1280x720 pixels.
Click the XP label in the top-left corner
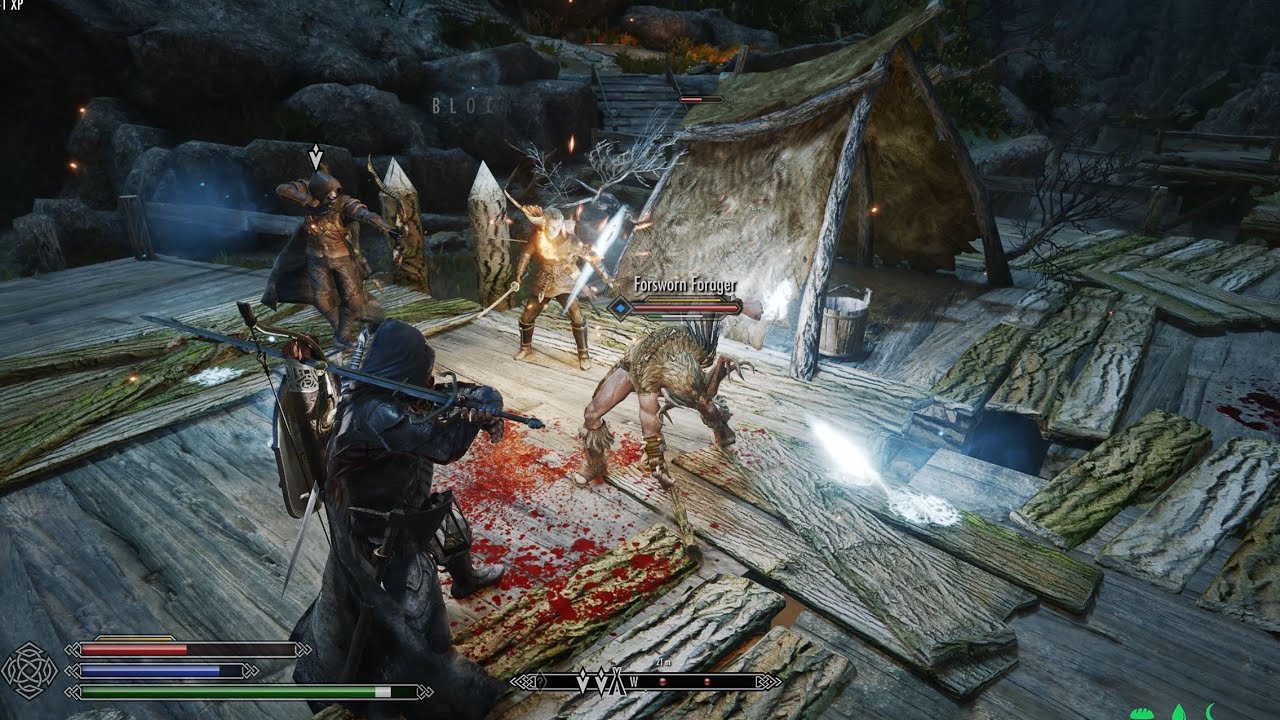pyautogui.click(x=14, y=6)
